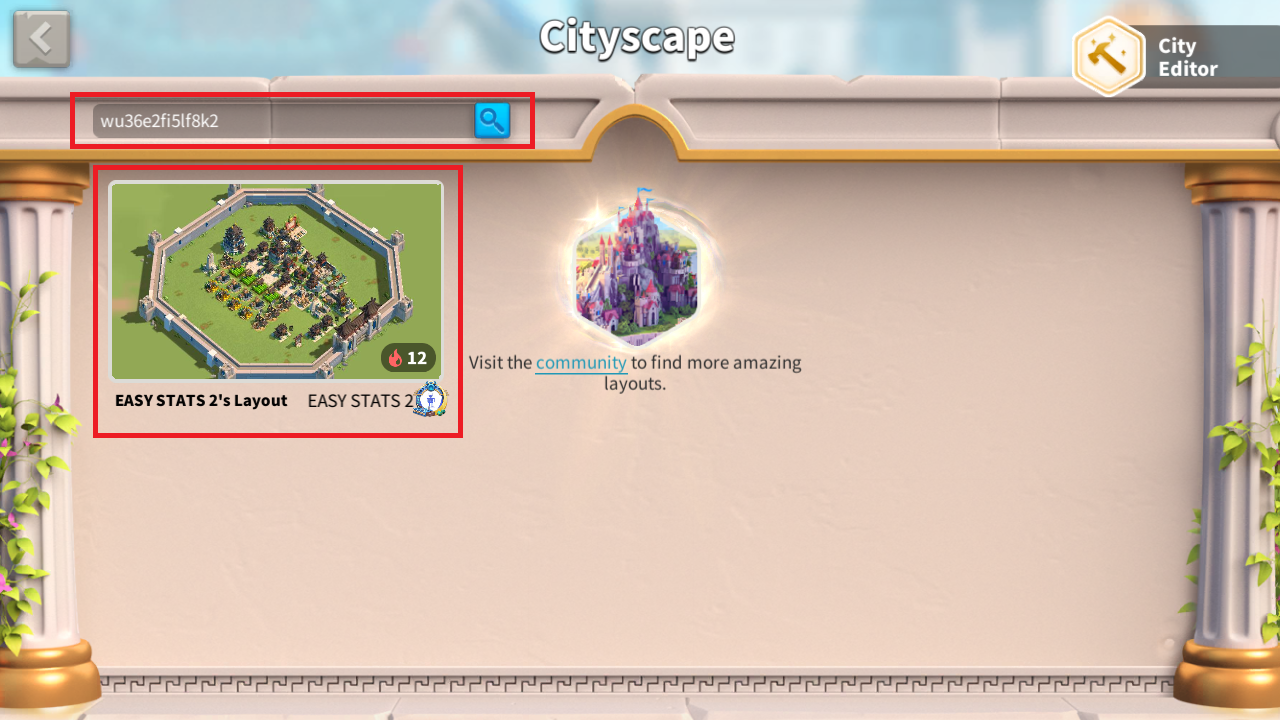Click the highlighted search bar area

(x=280, y=120)
